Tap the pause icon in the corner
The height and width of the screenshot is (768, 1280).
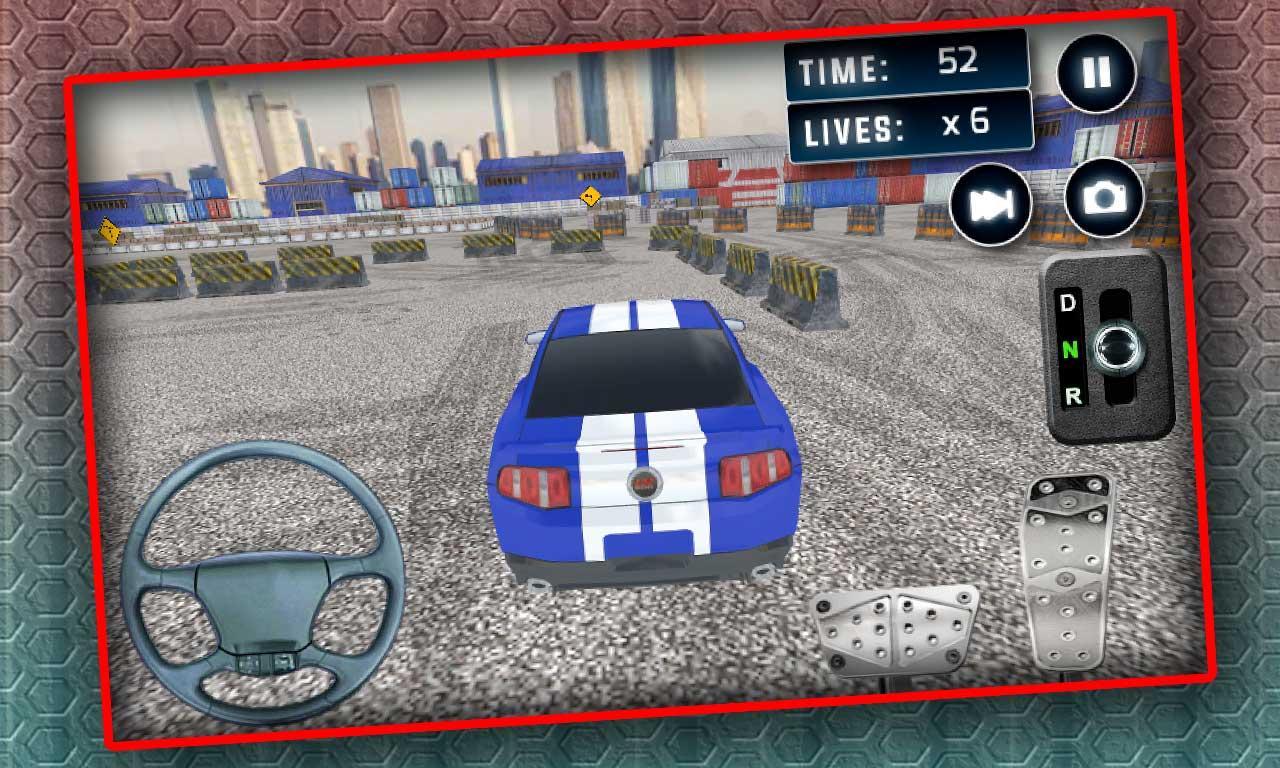click(1096, 71)
